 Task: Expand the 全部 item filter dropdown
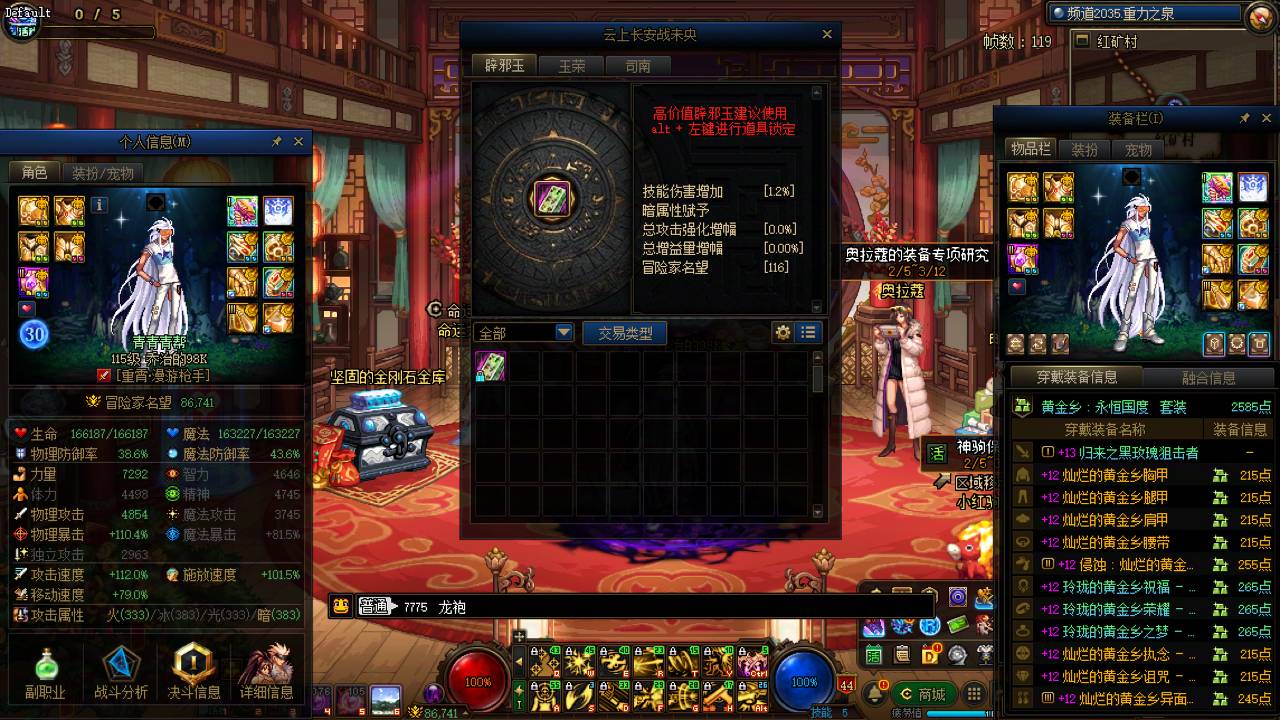(564, 331)
